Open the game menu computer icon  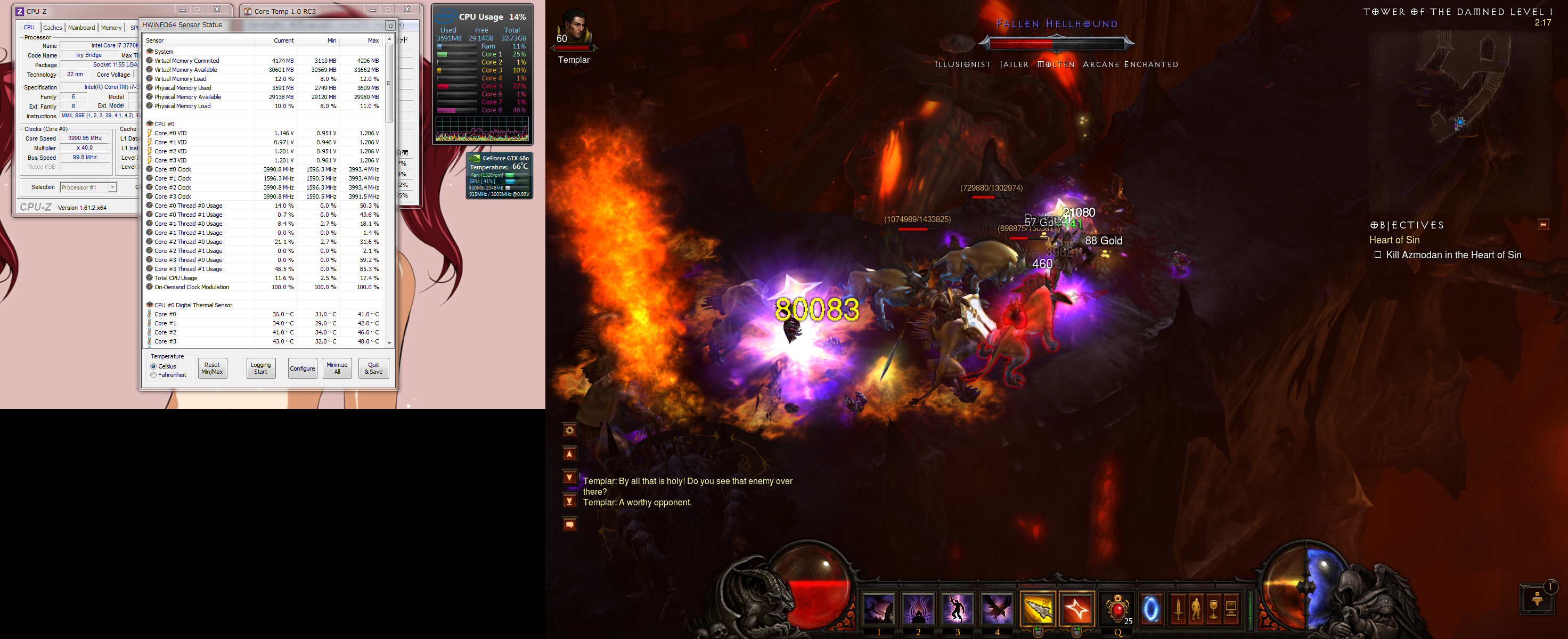1231,609
